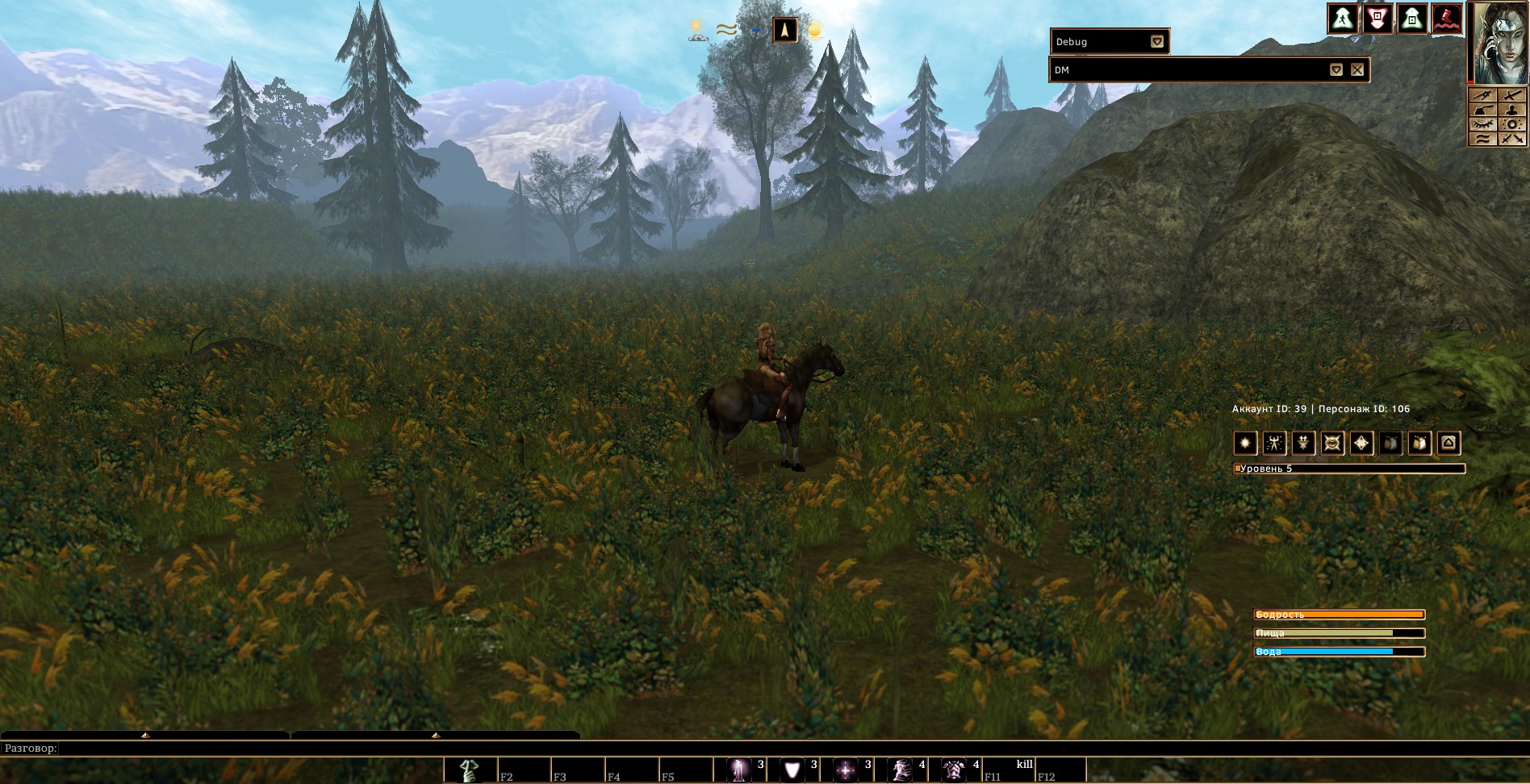Click the sun-shaped options button
The height and width of the screenshot is (784, 1530).
1511,124
